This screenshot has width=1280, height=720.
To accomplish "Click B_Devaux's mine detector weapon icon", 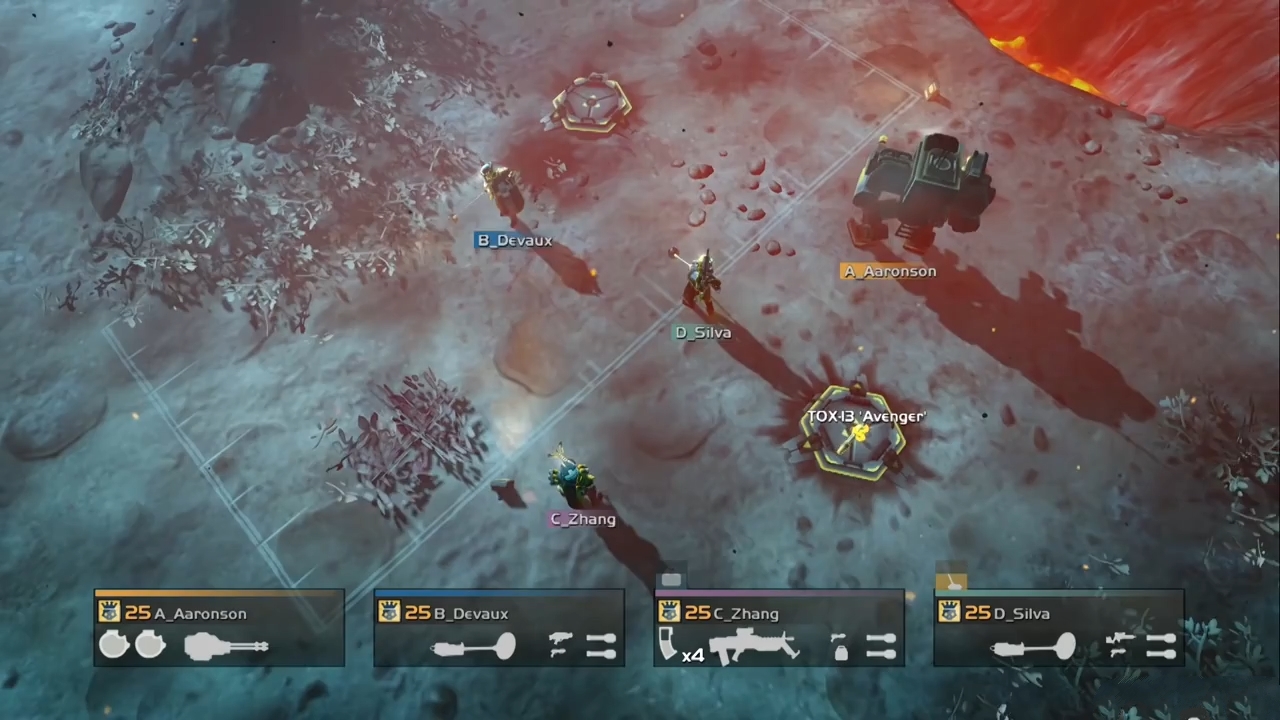I will click(x=474, y=647).
